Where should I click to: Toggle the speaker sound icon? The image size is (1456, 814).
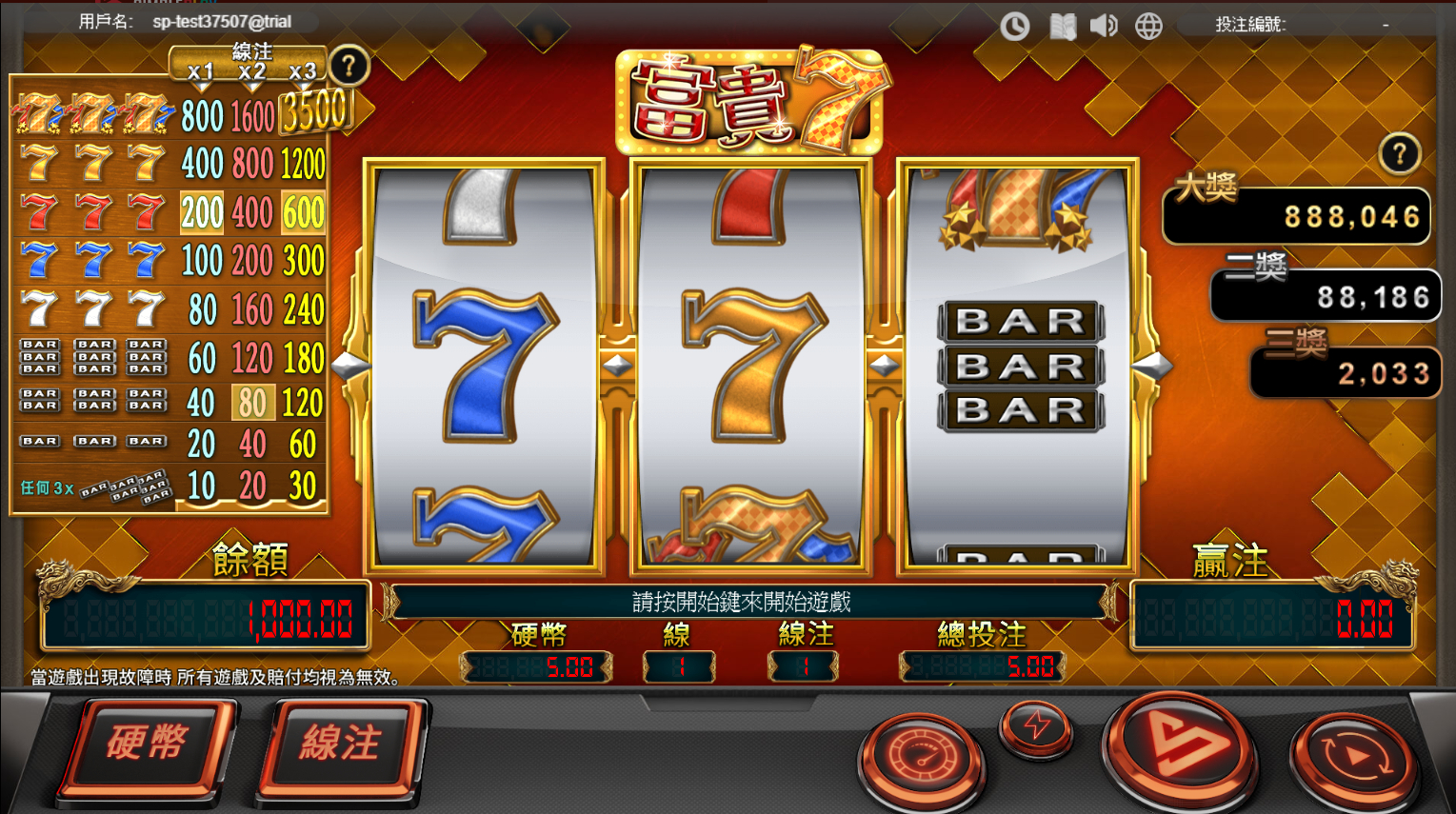point(1104,26)
